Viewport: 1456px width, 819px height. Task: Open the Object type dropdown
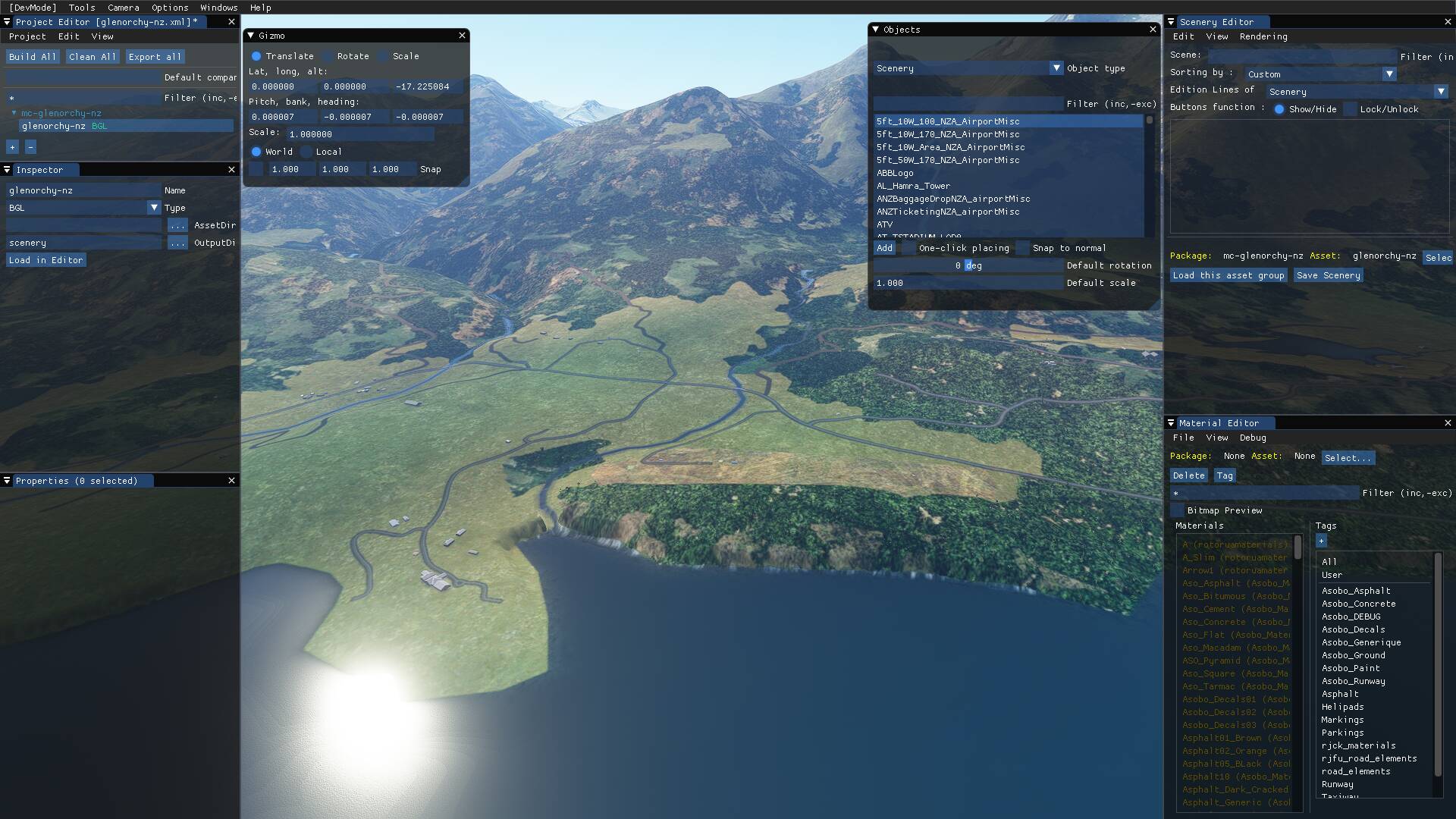[1056, 68]
